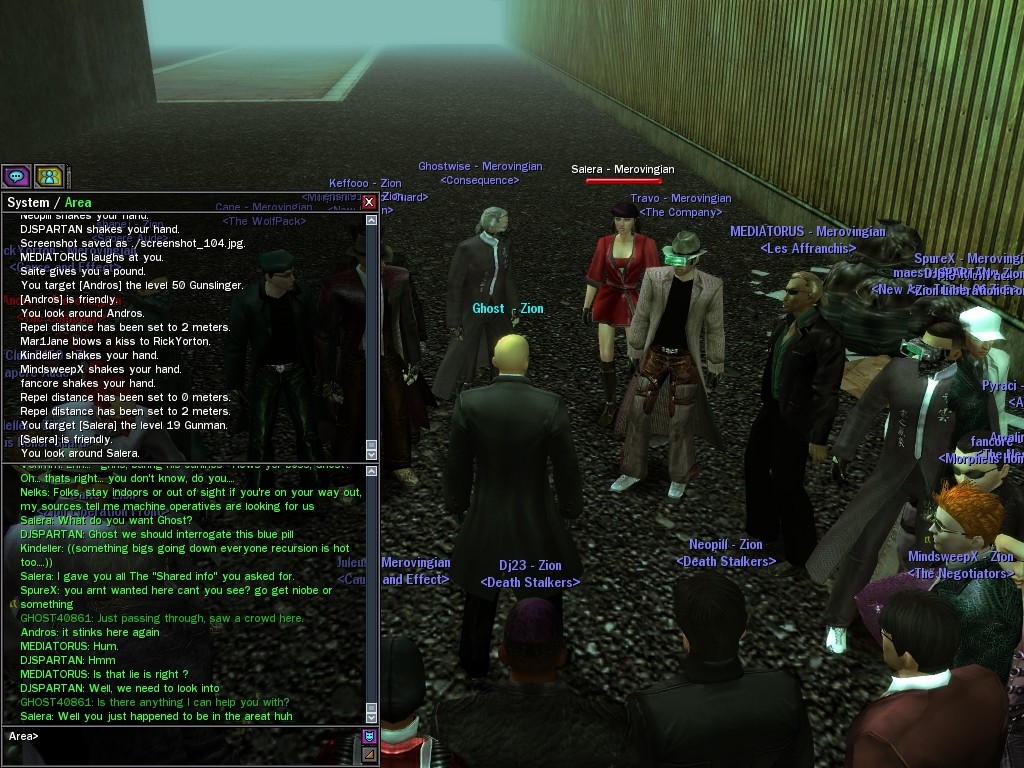Open the chat speech-bubble icon
Screen dimensions: 1024x768
click(x=16, y=177)
